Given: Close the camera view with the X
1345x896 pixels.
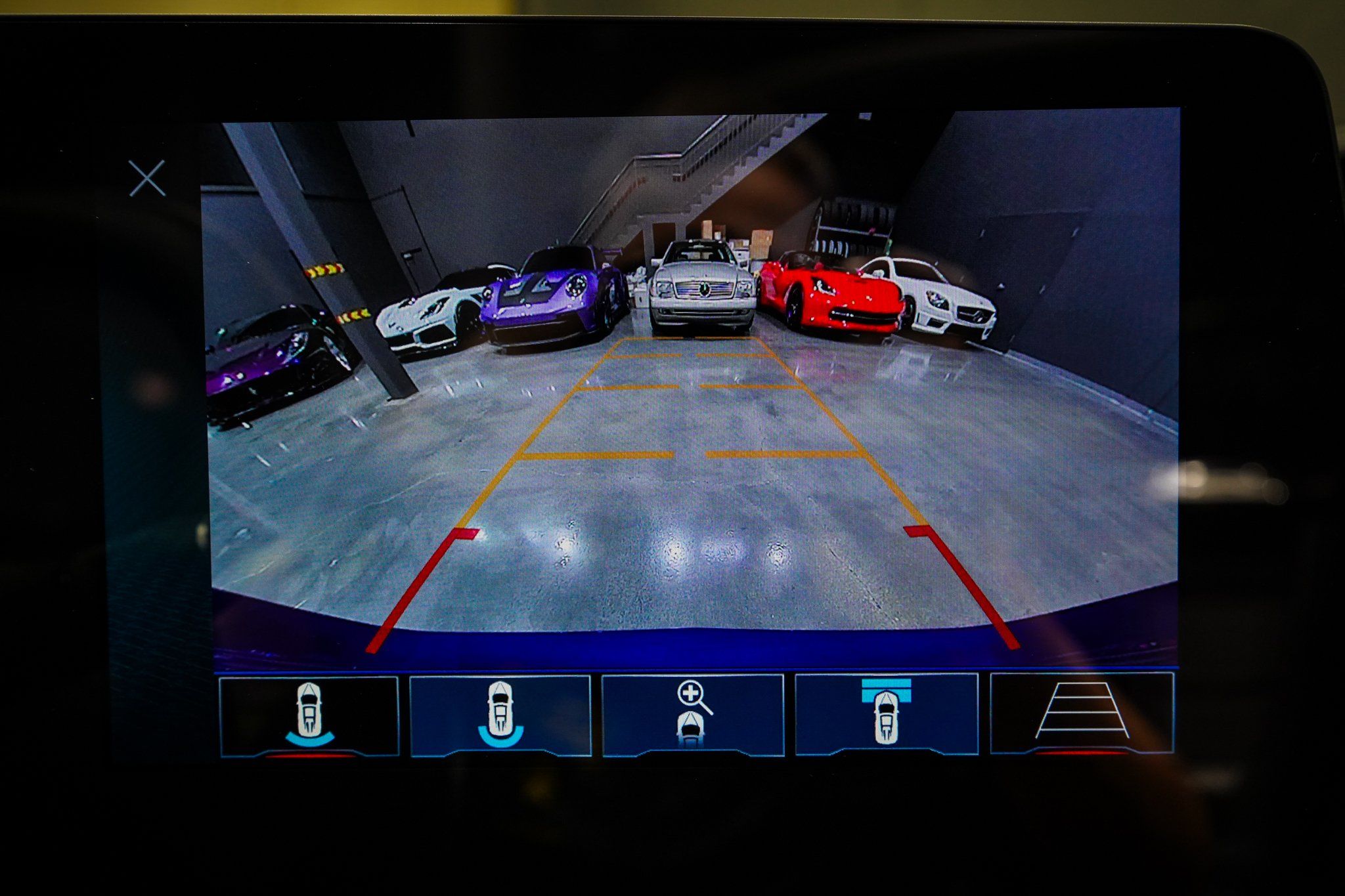Looking at the screenshot, I should tap(147, 178).
